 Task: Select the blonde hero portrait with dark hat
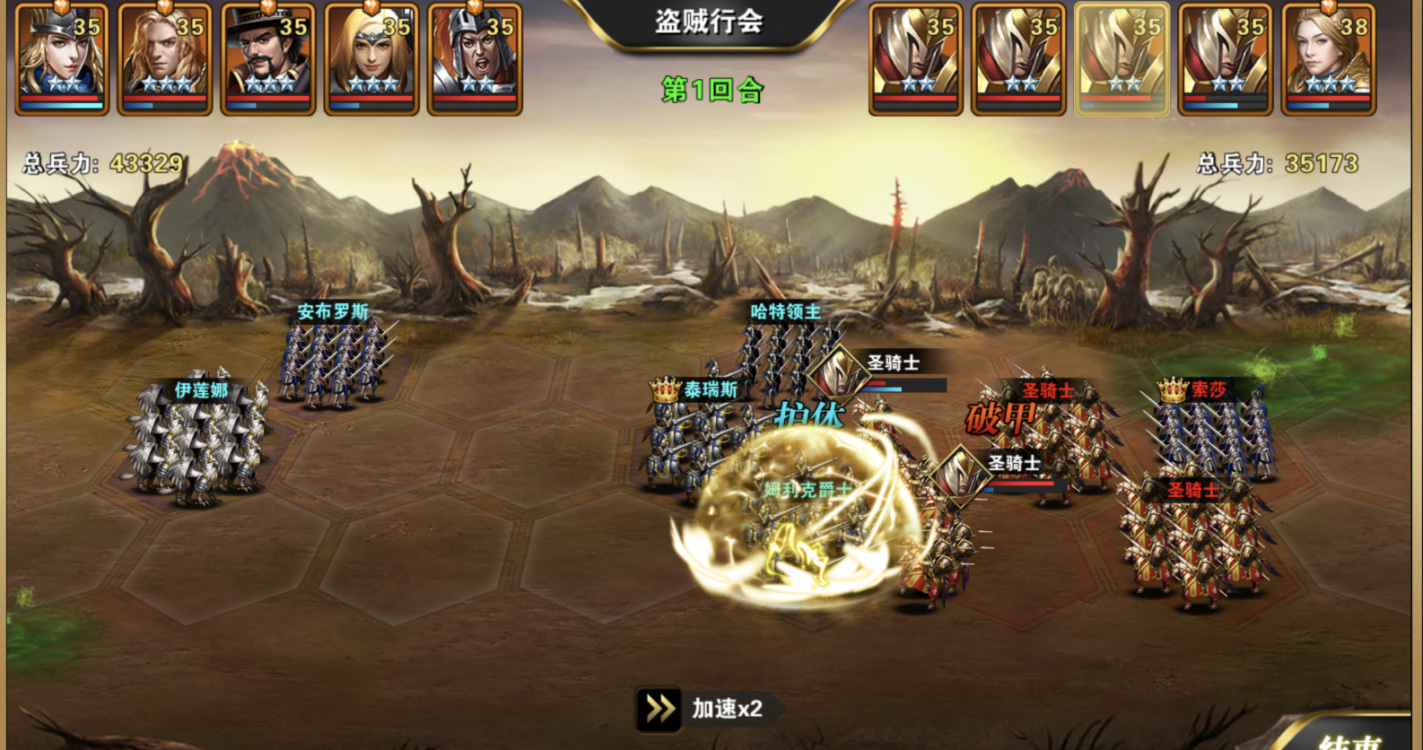61,58
